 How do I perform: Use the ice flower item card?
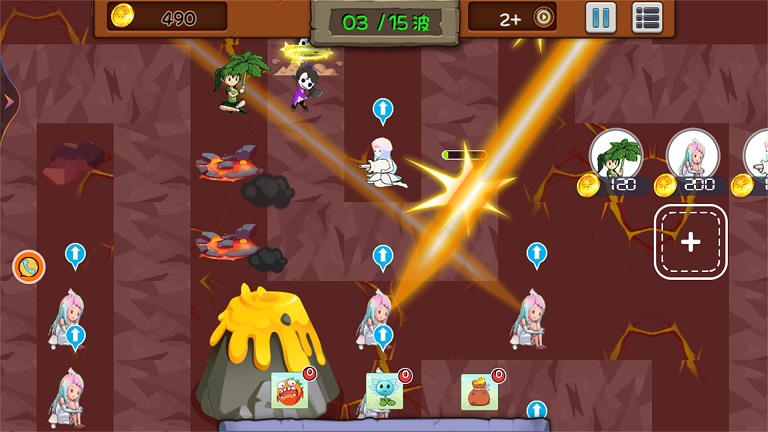[383, 391]
